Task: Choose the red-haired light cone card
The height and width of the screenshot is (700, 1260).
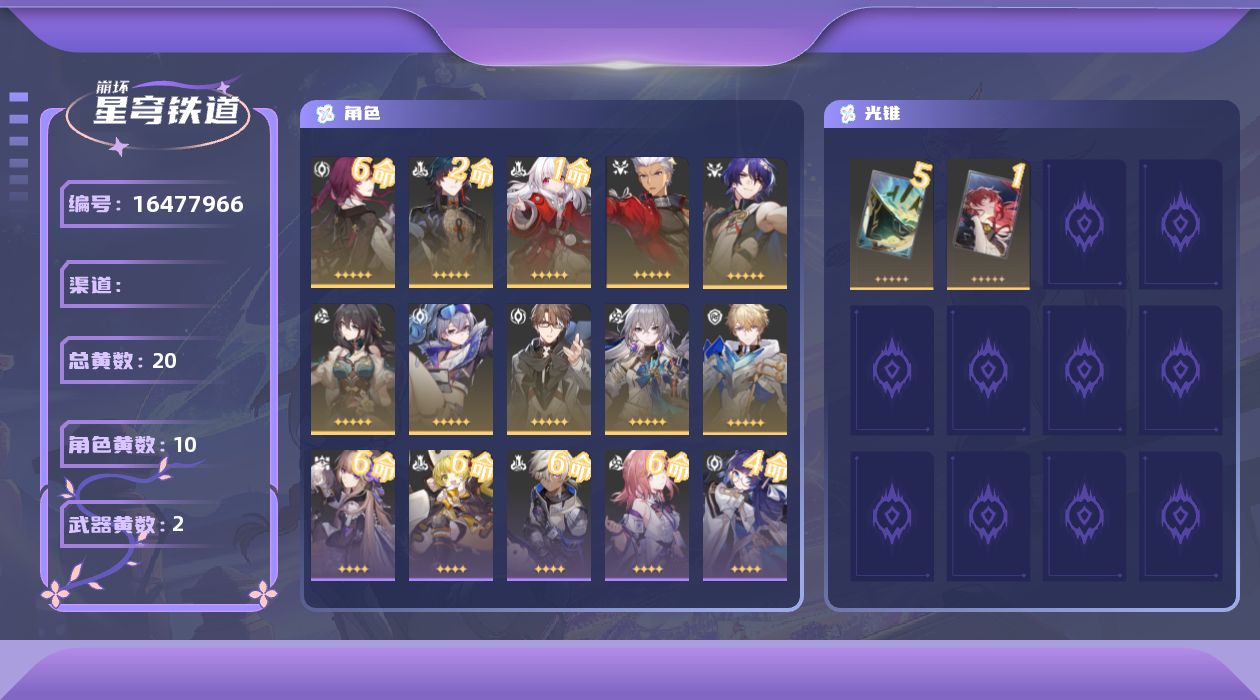Action: (988, 224)
